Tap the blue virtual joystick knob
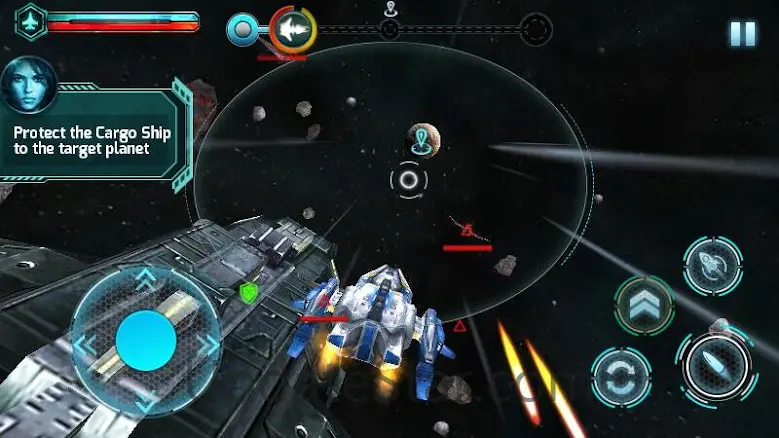The width and height of the screenshot is (779, 438). [146, 341]
